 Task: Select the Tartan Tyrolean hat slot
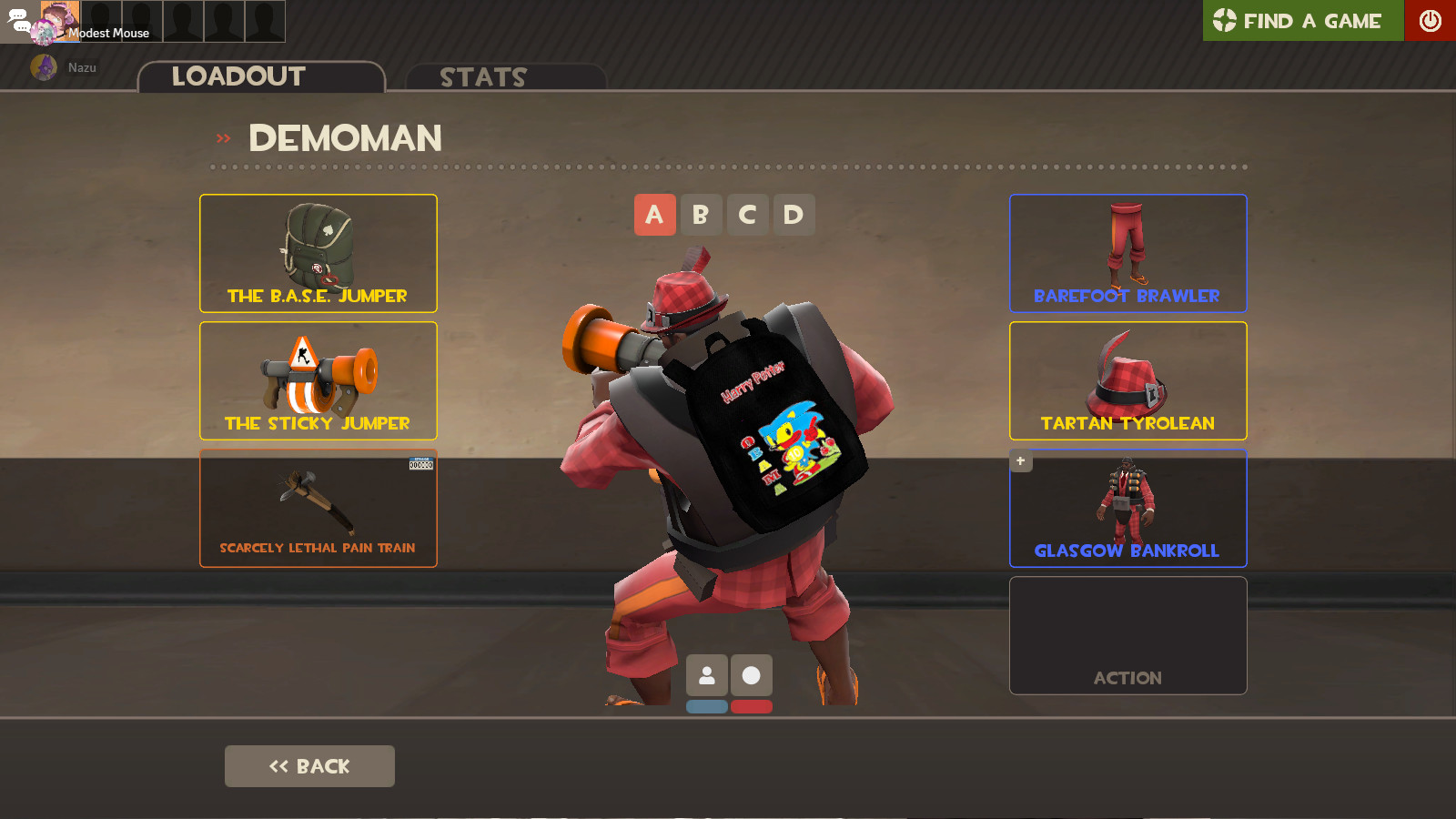tap(1127, 380)
